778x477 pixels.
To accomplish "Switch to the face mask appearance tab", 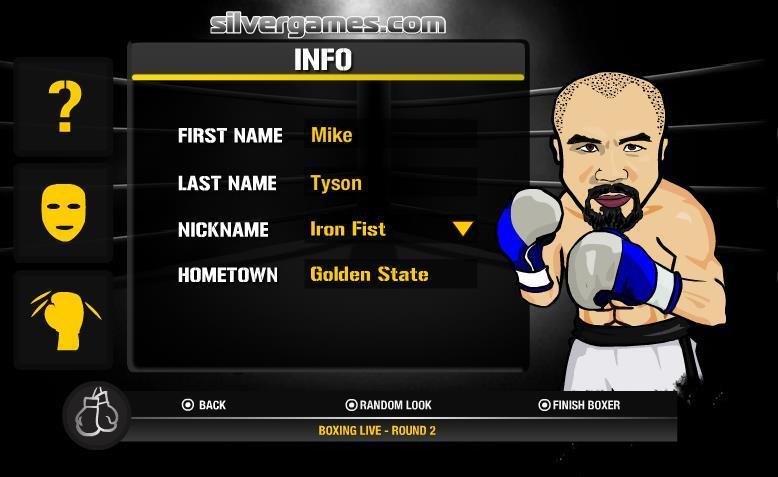I will coord(64,212).
